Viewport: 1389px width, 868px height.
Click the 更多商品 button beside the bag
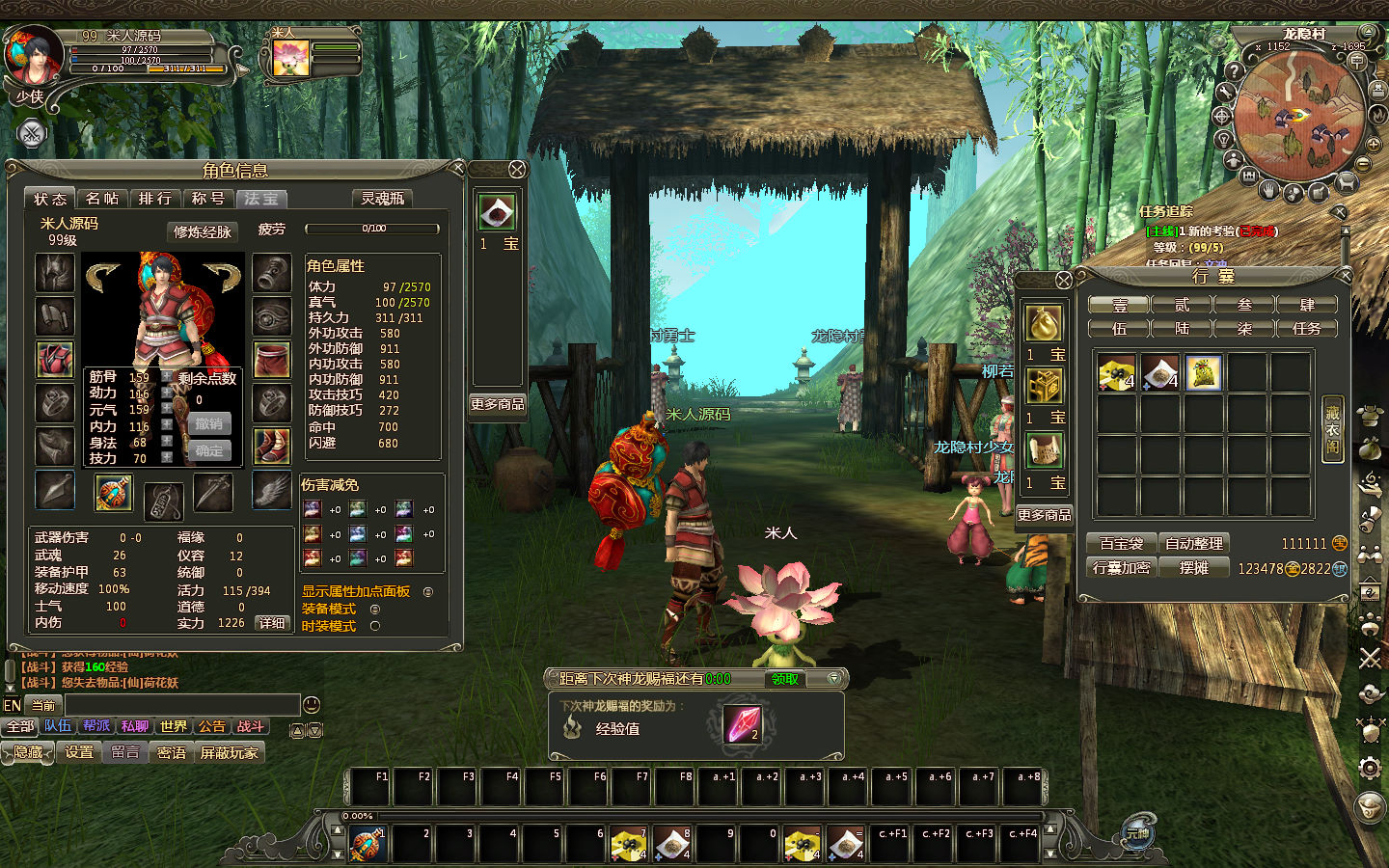point(1044,515)
